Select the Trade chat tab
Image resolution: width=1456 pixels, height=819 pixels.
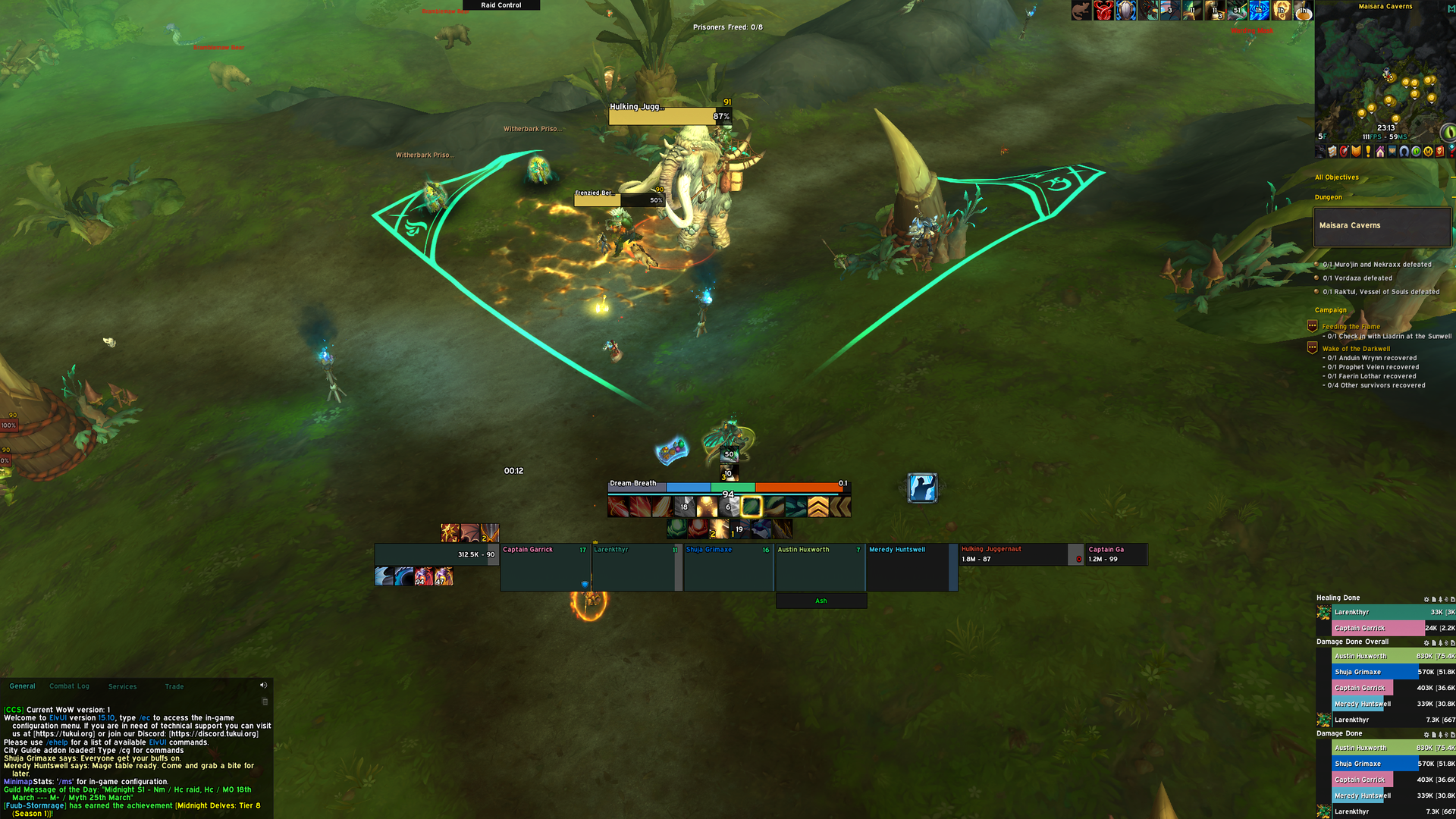[x=174, y=686]
